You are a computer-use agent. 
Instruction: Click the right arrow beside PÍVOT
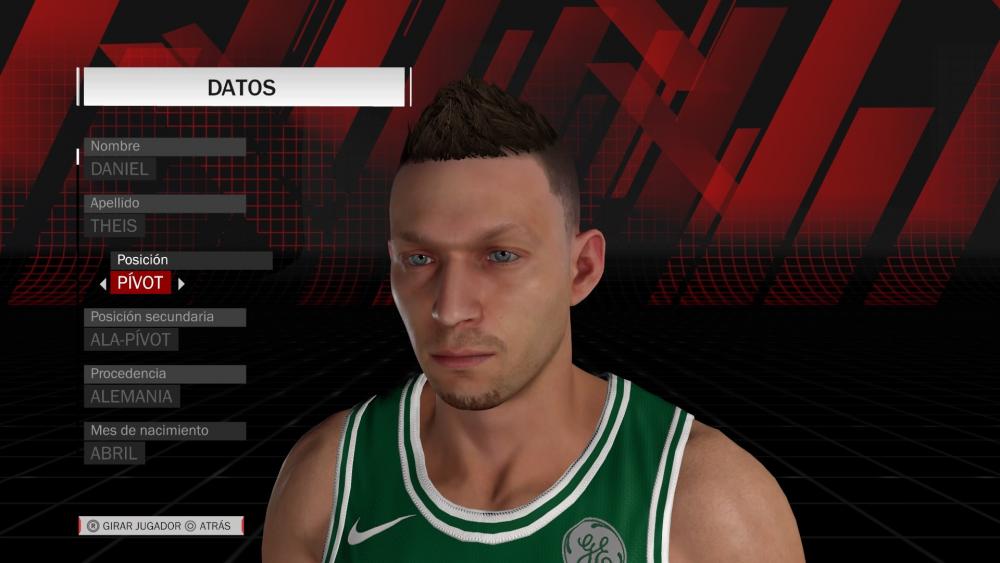point(181,284)
